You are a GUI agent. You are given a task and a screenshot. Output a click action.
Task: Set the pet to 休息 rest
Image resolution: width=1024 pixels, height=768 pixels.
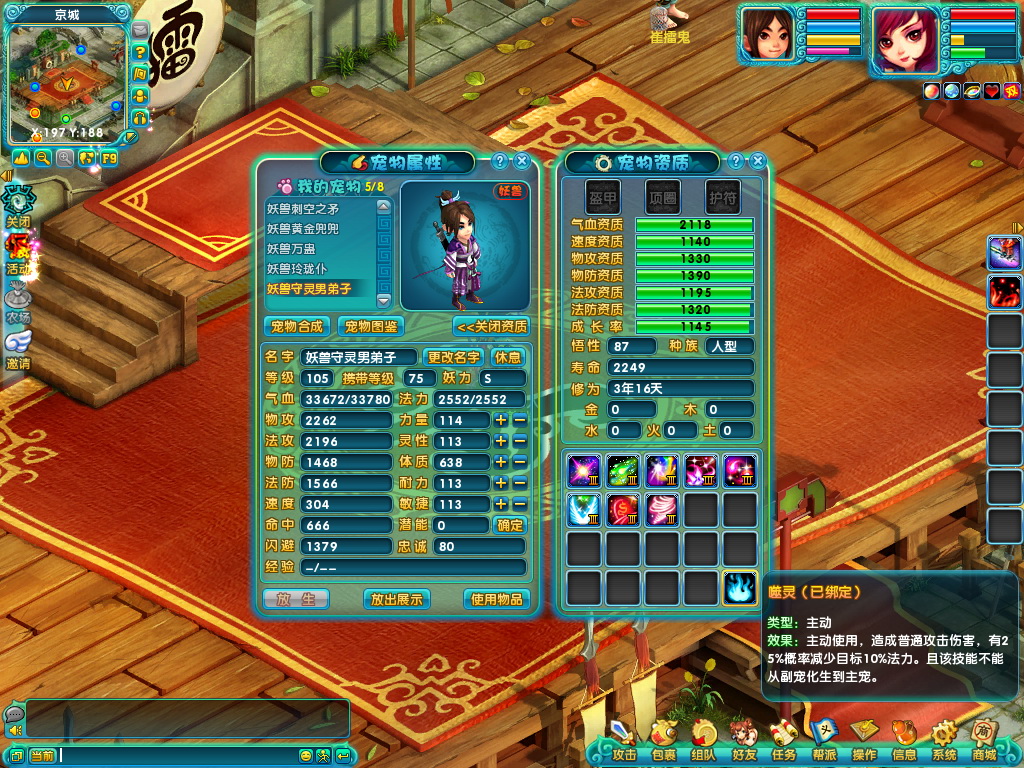[508, 357]
